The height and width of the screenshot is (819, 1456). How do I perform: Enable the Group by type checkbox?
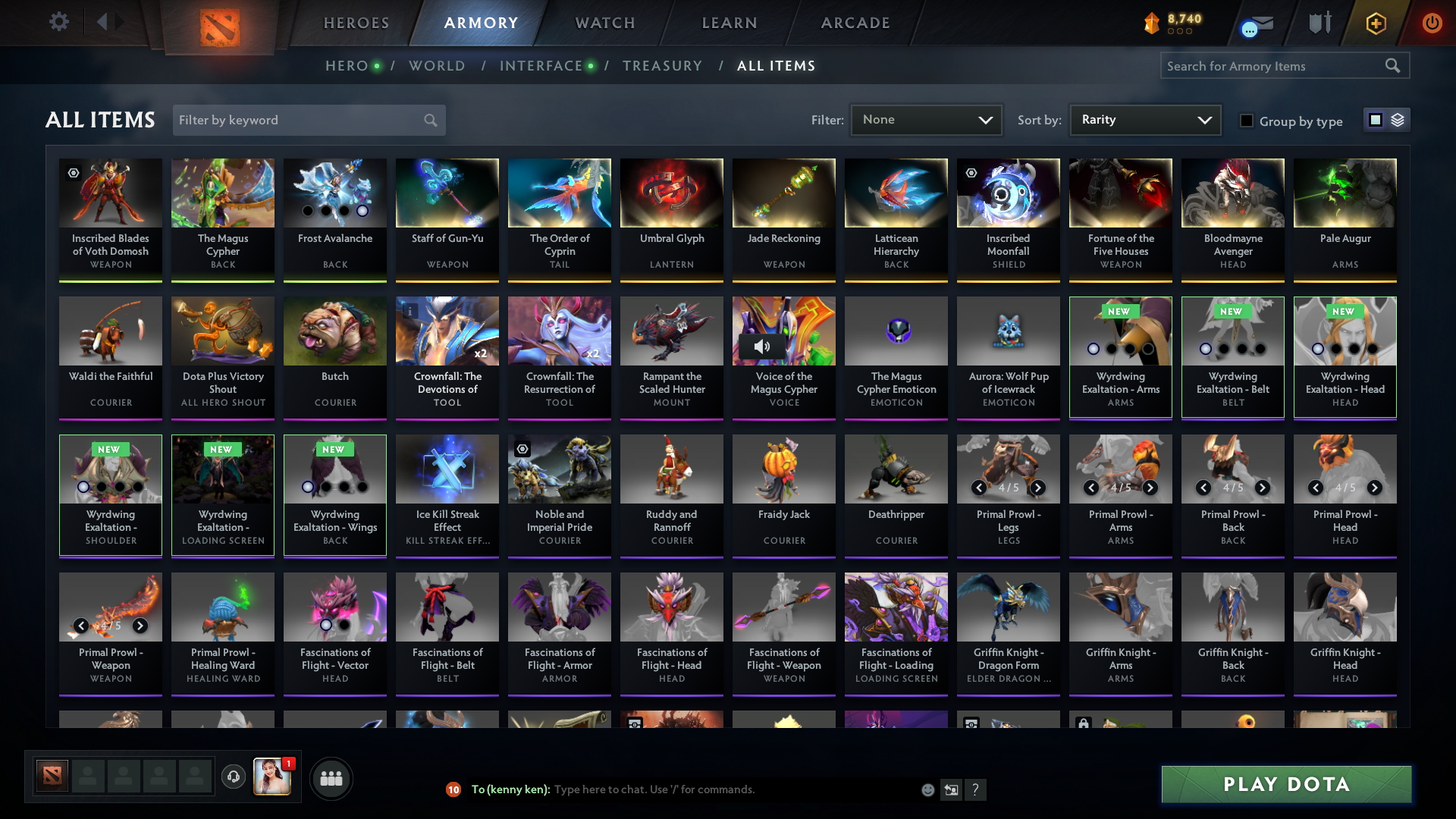(1247, 121)
